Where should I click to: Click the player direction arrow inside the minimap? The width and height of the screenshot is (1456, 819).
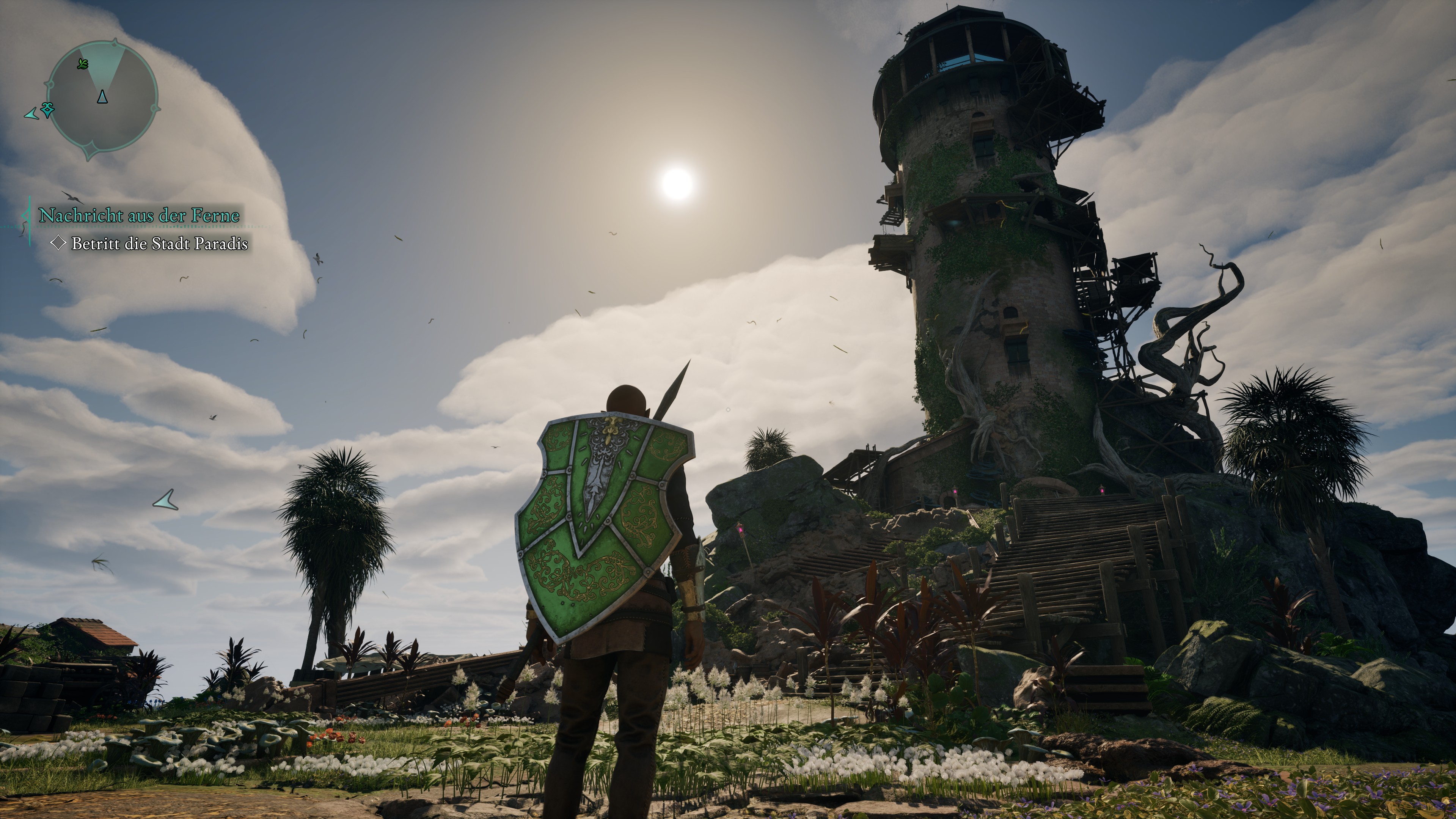click(102, 98)
